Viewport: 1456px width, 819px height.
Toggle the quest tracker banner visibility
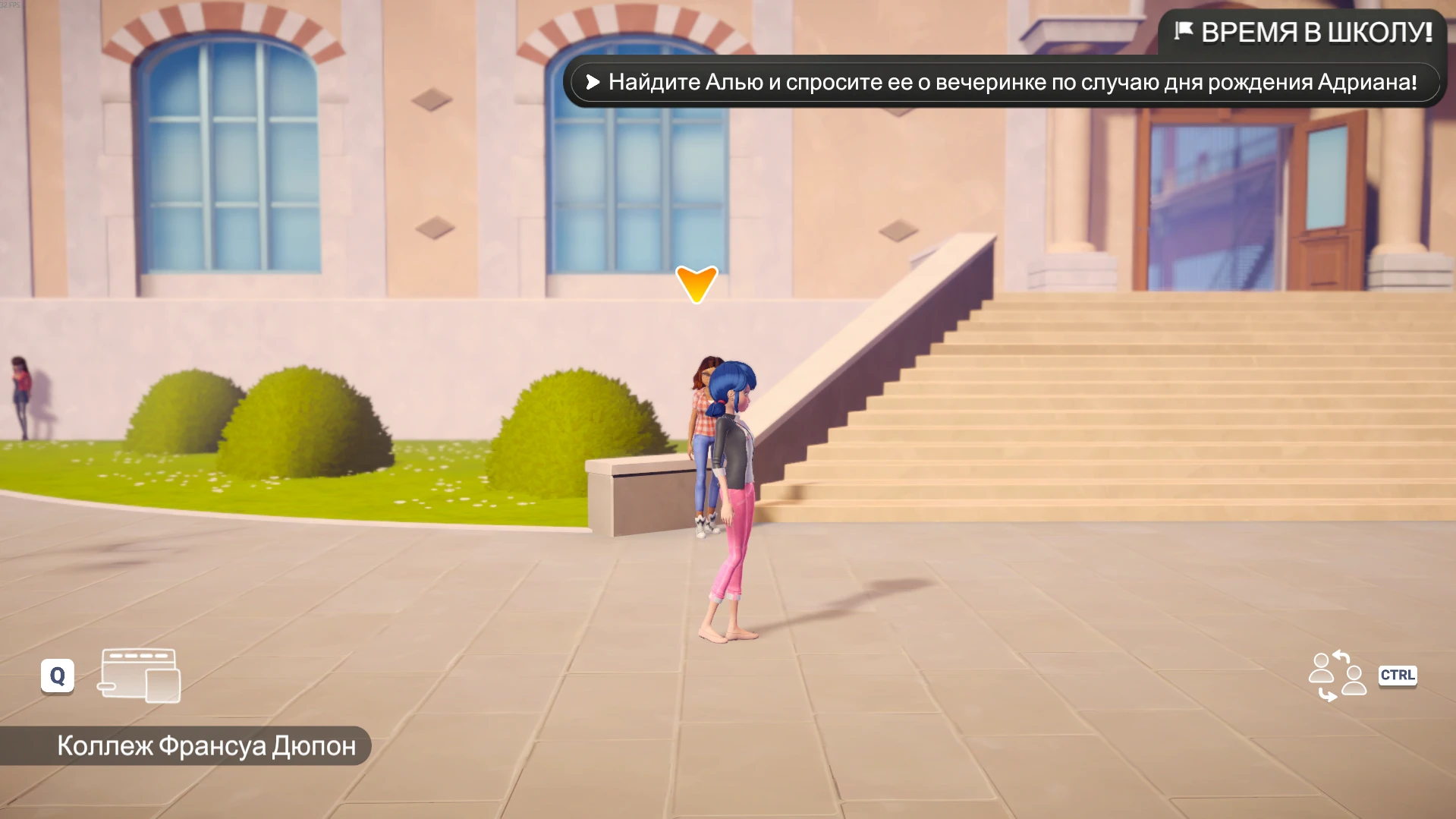point(1299,32)
